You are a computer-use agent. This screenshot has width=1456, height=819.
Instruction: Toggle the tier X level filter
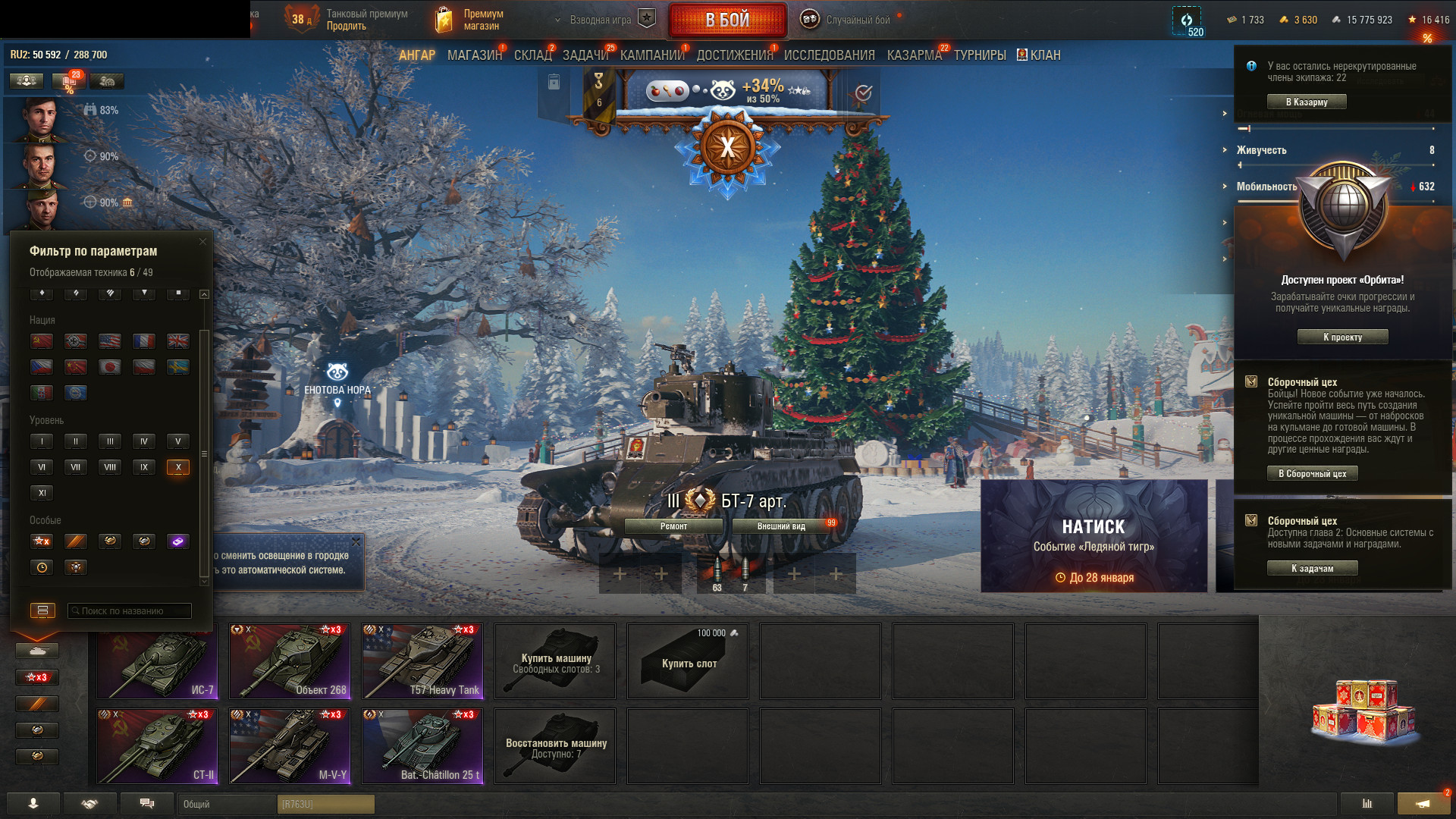[x=178, y=467]
